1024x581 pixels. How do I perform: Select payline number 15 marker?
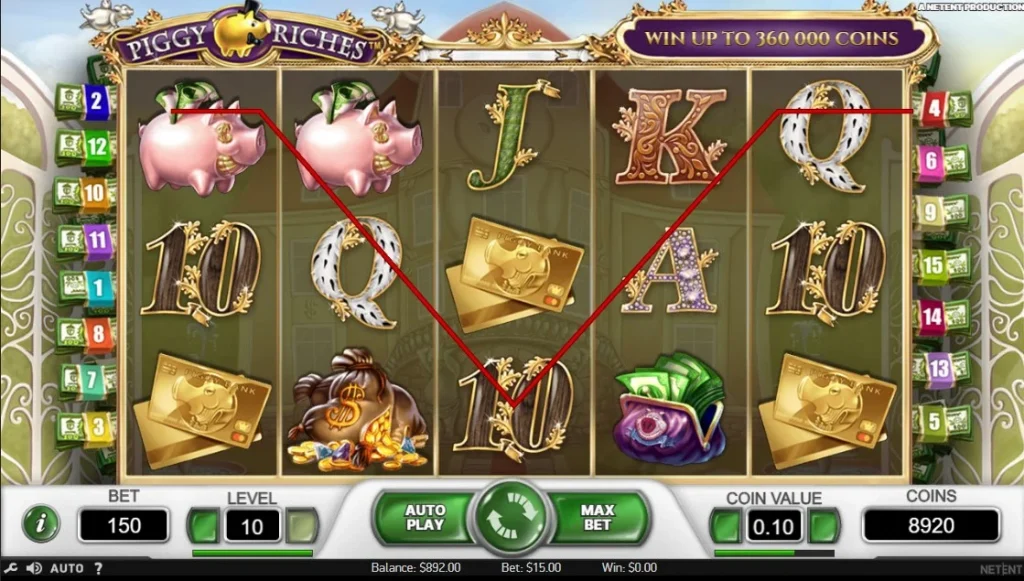(x=932, y=266)
